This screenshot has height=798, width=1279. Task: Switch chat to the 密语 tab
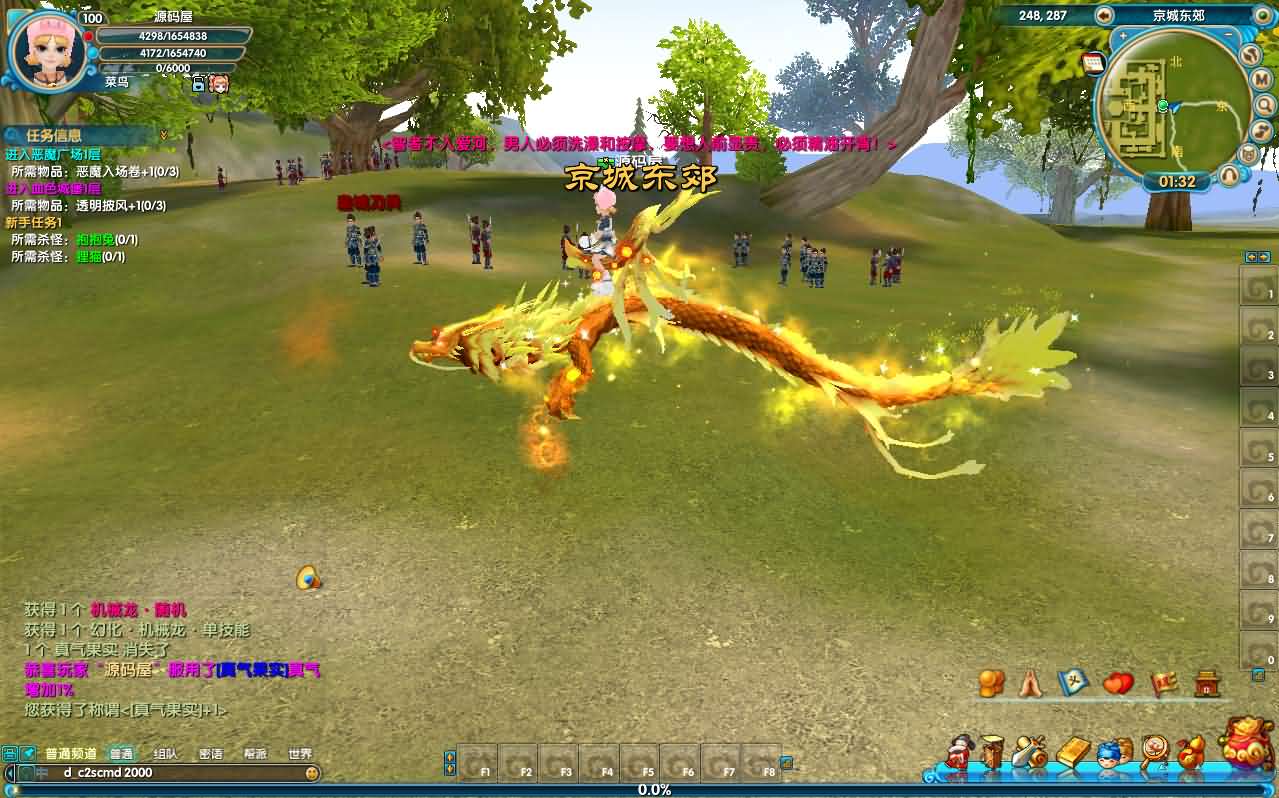(211, 754)
